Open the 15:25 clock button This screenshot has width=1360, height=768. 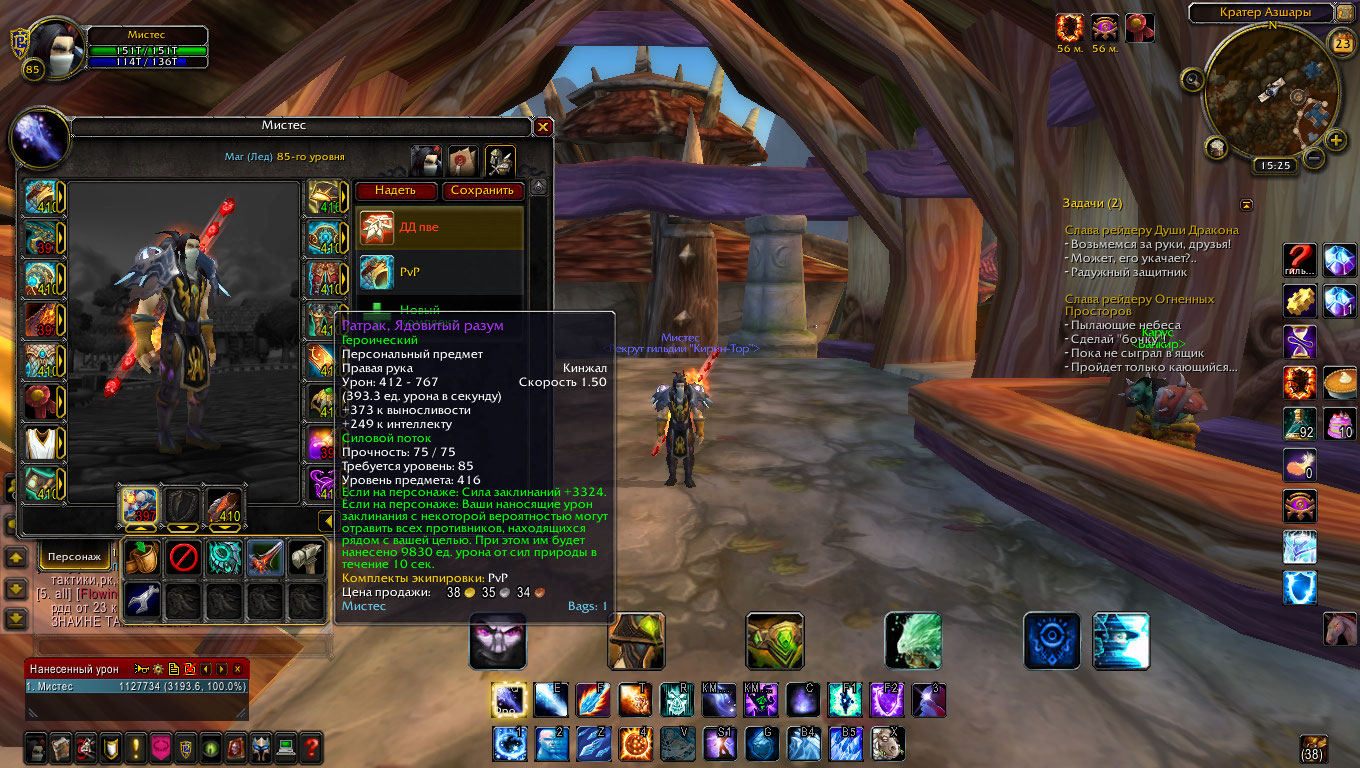[1273, 165]
